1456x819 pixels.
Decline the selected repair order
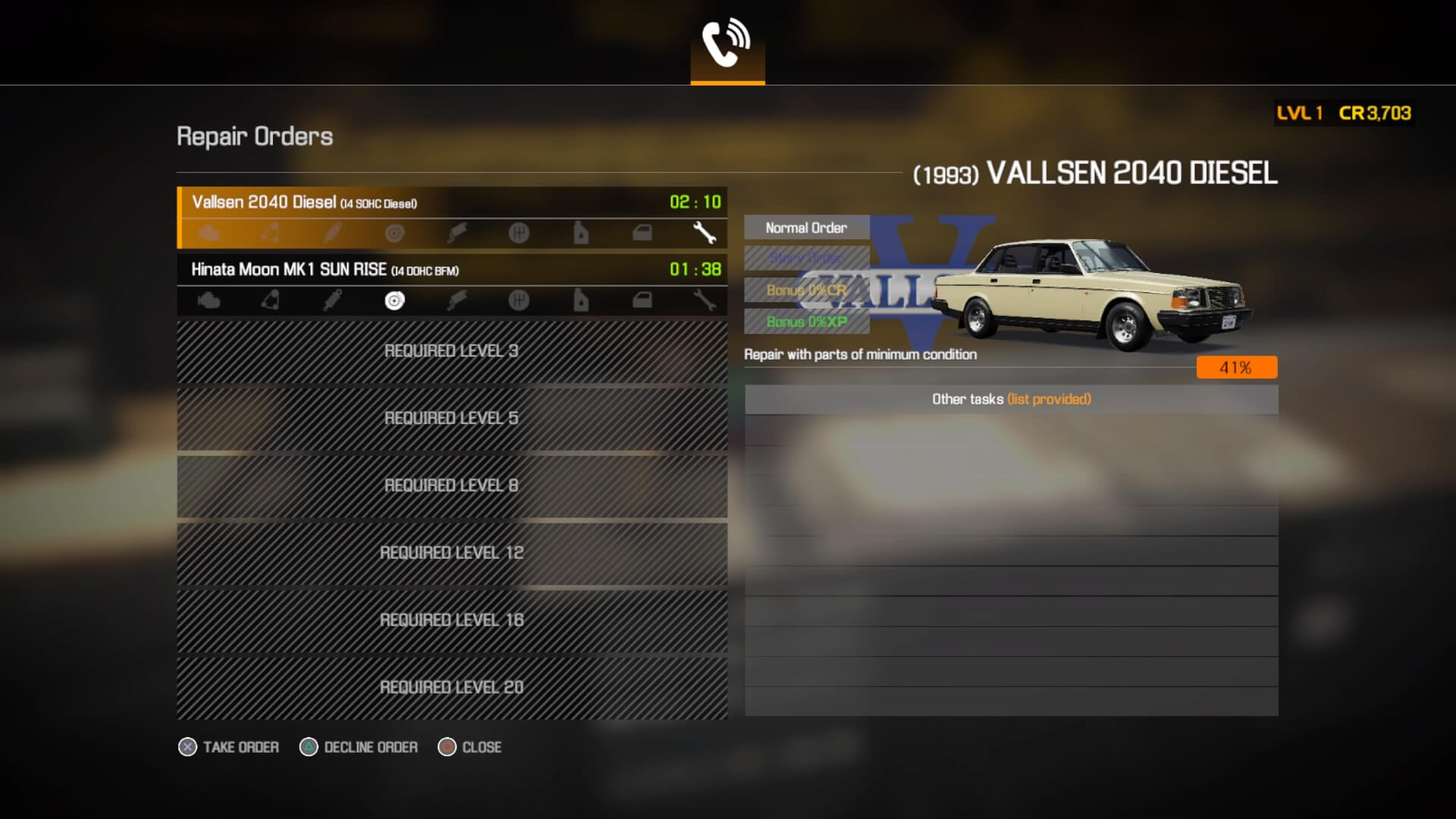pyautogui.click(x=359, y=748)
